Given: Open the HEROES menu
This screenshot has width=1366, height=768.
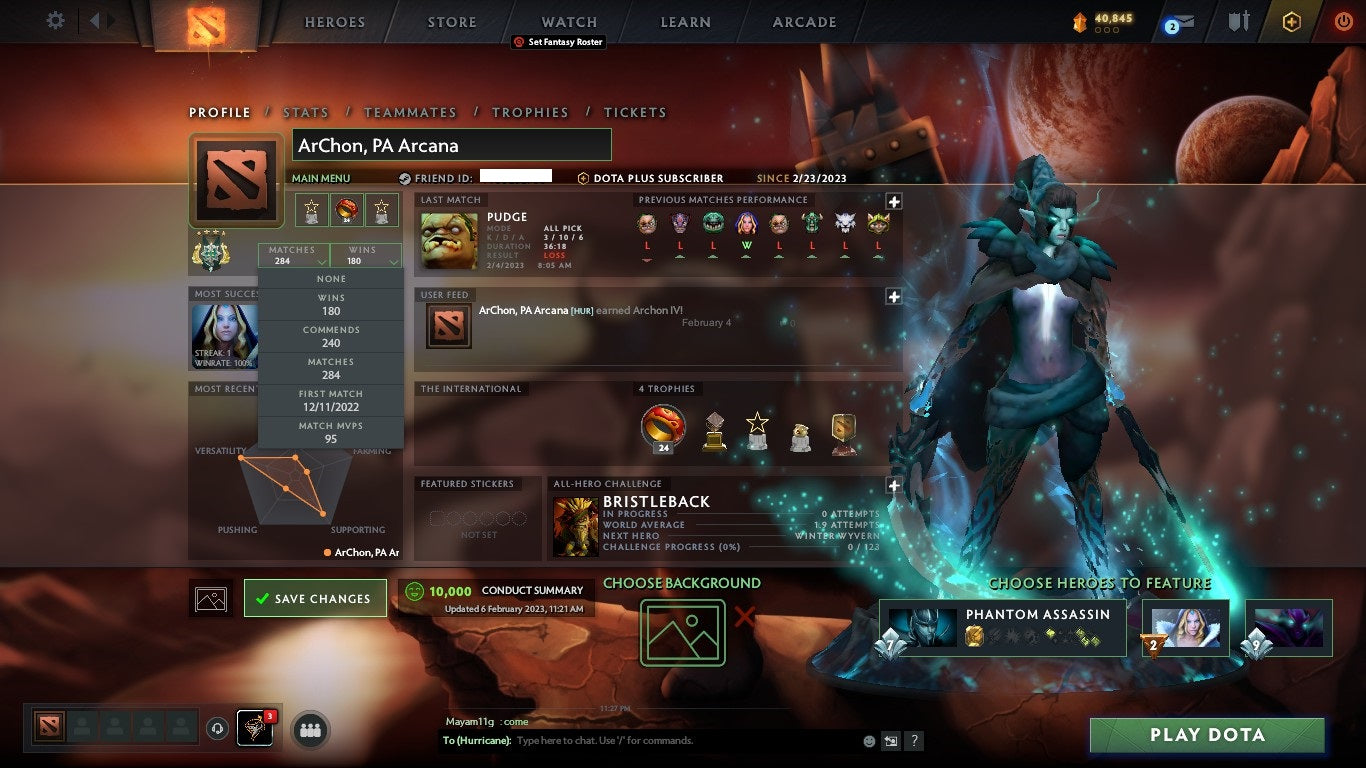Looking at the screenshot, I should coord(334,21).
